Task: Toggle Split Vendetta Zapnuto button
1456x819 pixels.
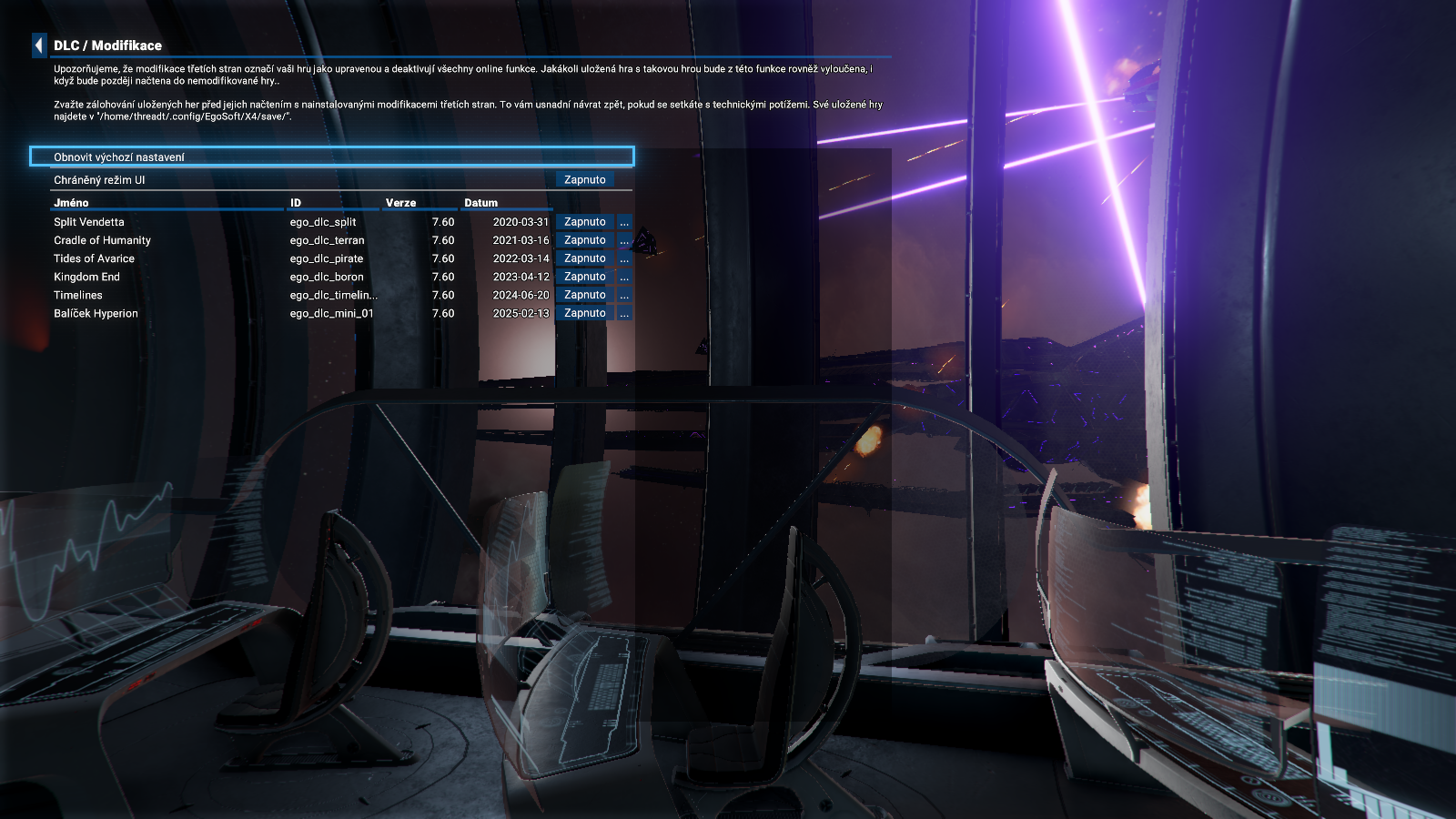Action: pos(584,222)
